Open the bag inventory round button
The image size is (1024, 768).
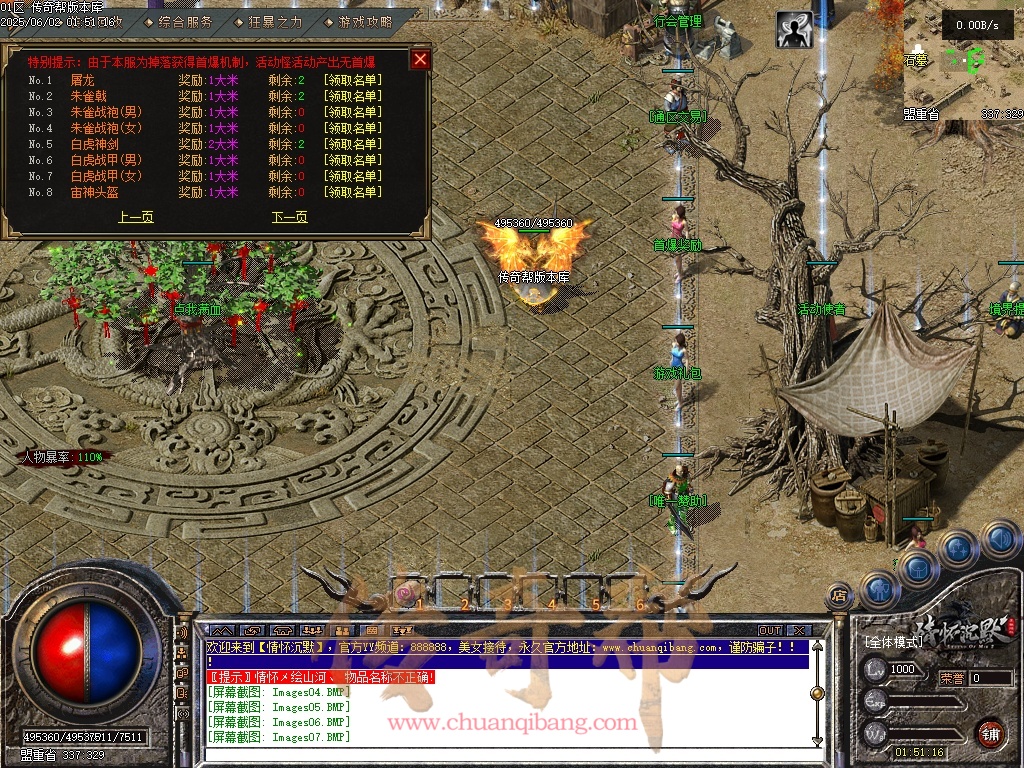[x=918, y=567]
